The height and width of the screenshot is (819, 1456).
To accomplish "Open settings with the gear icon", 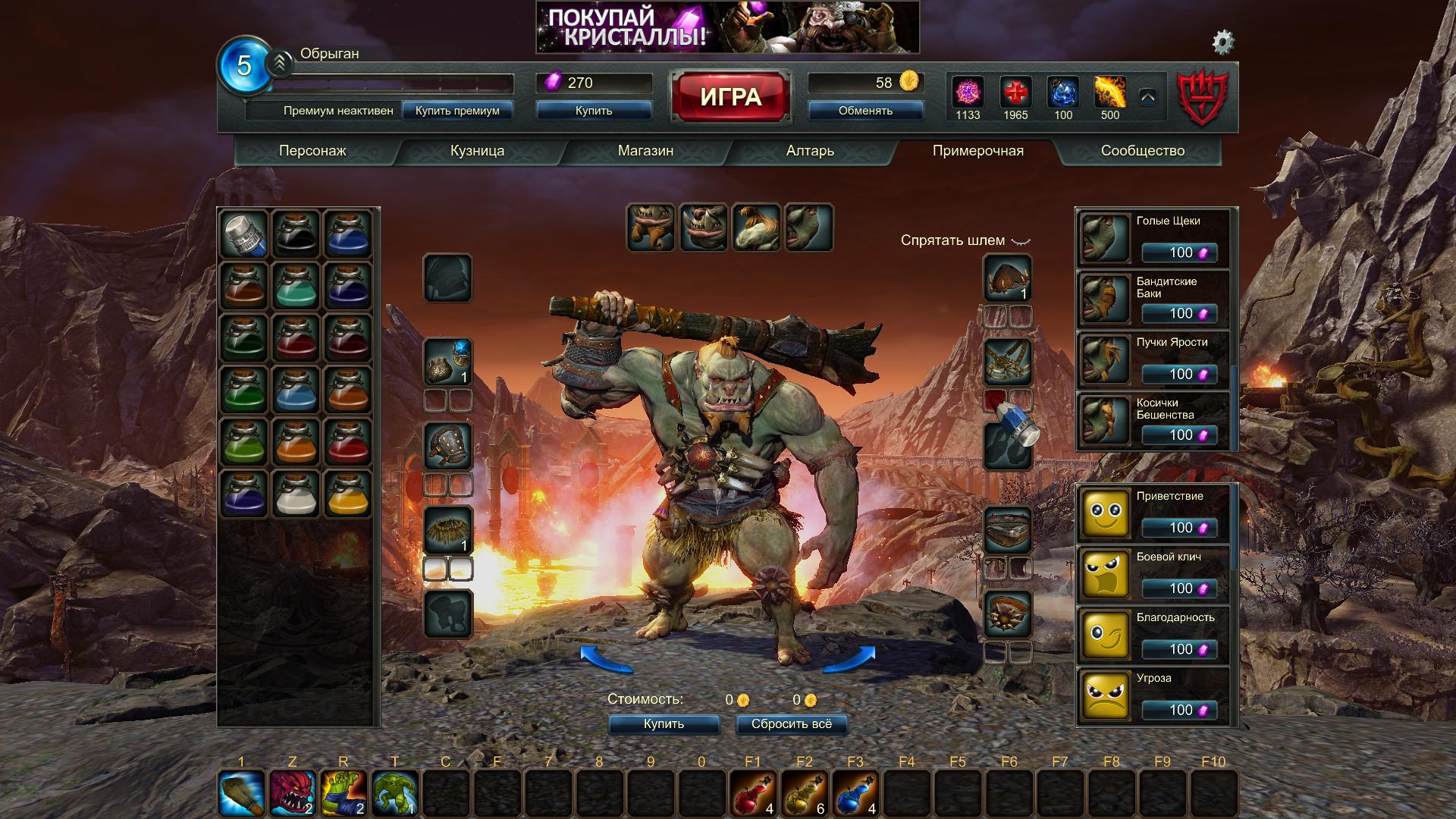I will pyautogui.click(x=1222, y=42).
